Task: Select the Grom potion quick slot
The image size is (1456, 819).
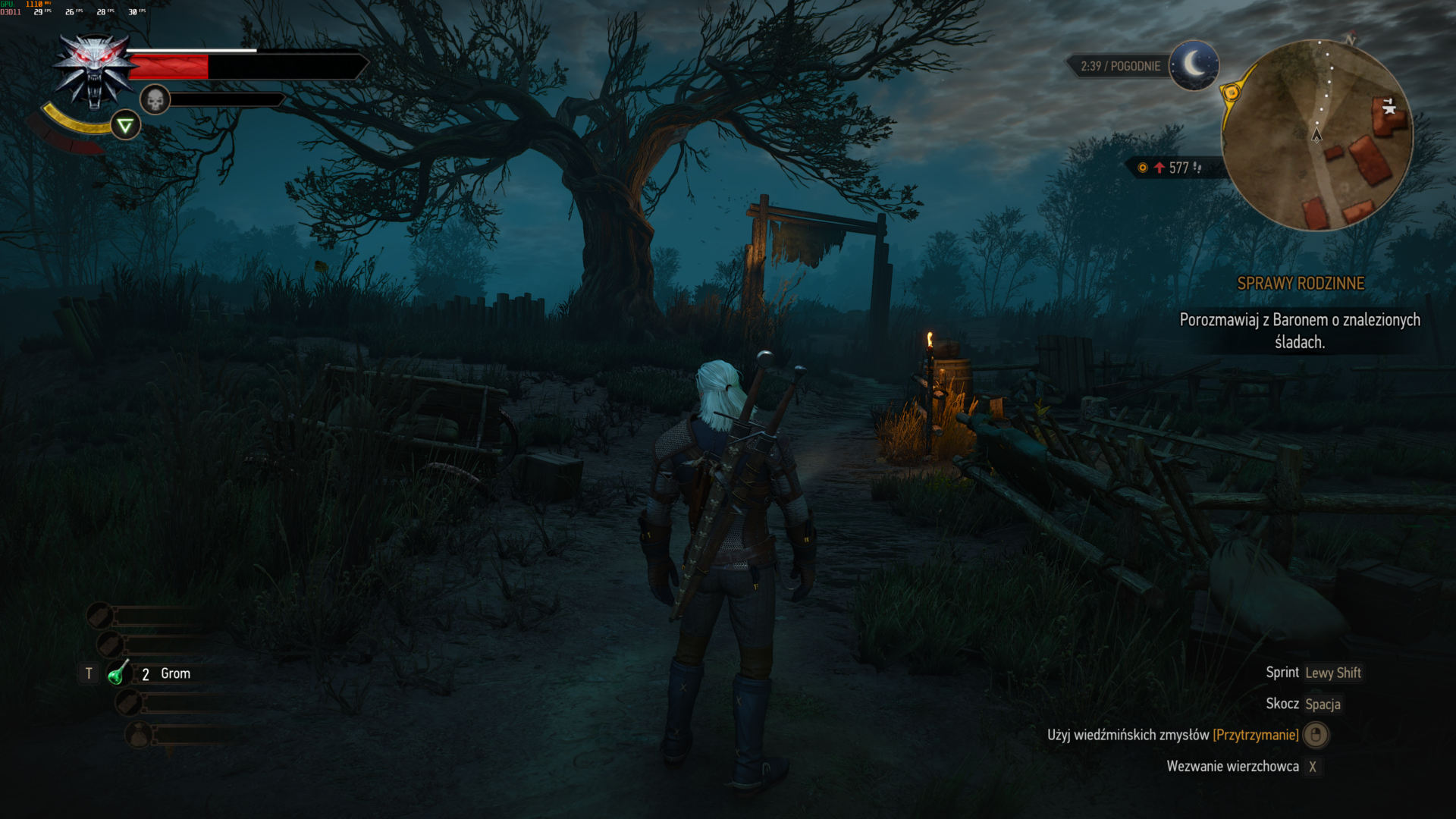Action: tap(118, 673)
